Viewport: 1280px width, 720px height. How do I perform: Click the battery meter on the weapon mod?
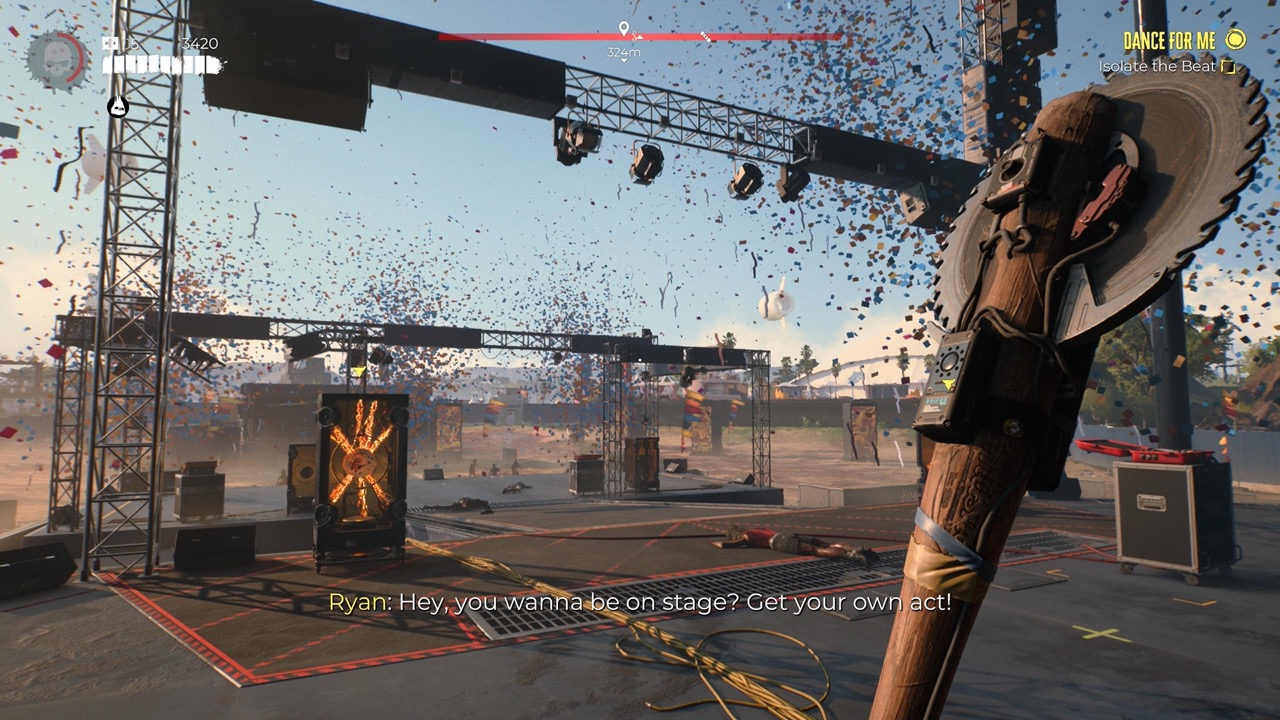936,401
